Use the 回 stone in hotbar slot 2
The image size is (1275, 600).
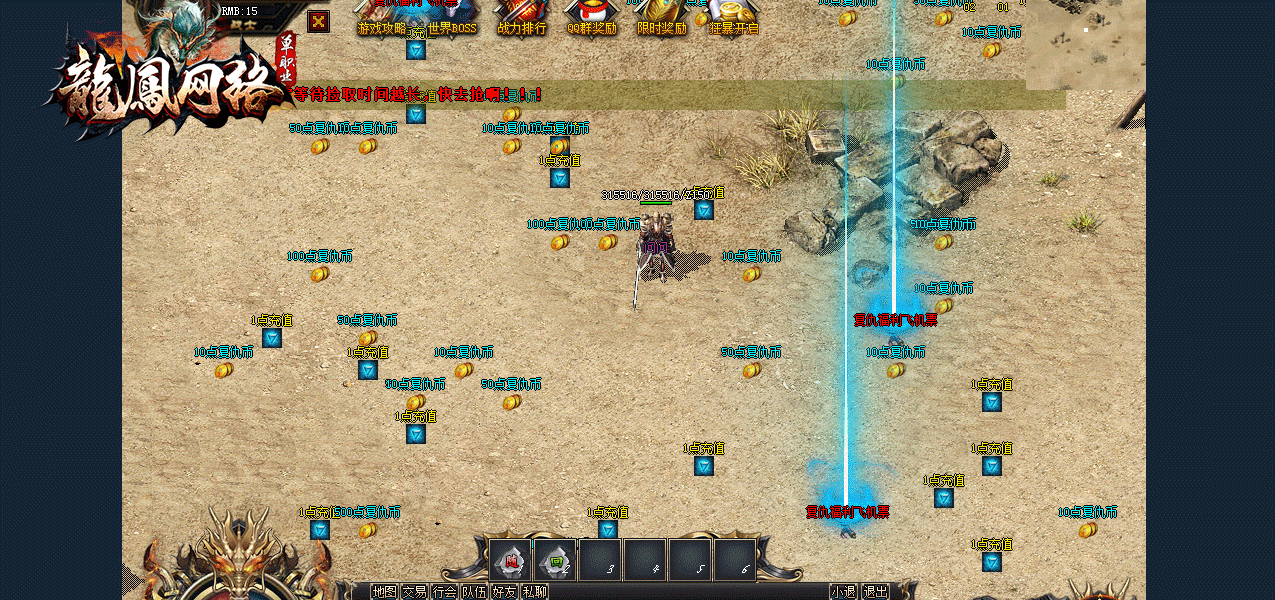pyautogui.click(x=555, y=560)
